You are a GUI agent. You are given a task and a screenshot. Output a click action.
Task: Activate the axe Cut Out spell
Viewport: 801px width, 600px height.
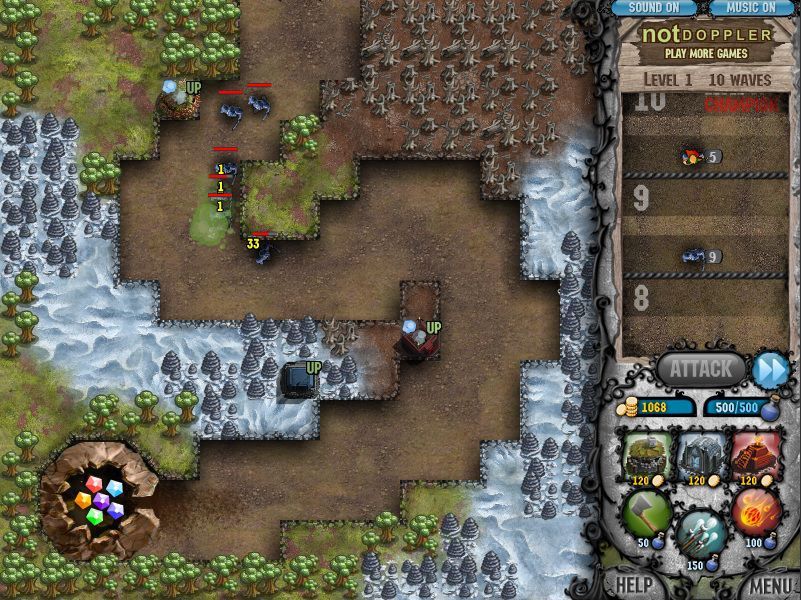point(646,514)
